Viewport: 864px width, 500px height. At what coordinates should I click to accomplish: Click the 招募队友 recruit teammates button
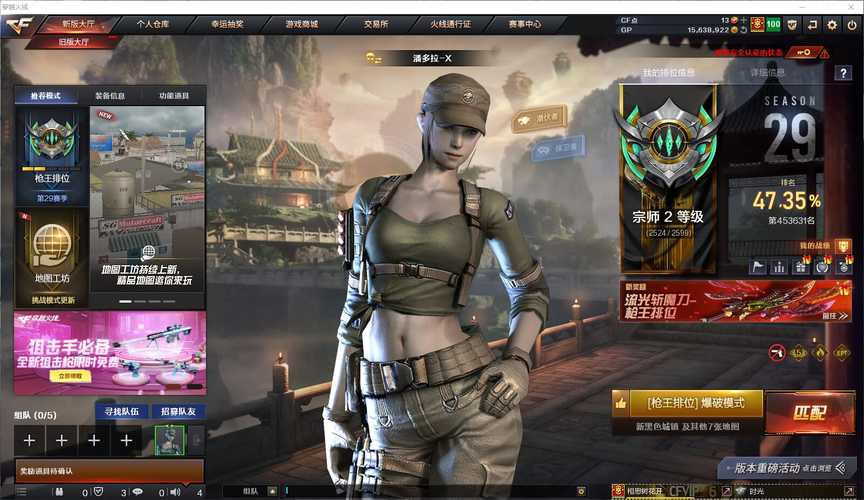pyautogui.click(x=178, y=411)
